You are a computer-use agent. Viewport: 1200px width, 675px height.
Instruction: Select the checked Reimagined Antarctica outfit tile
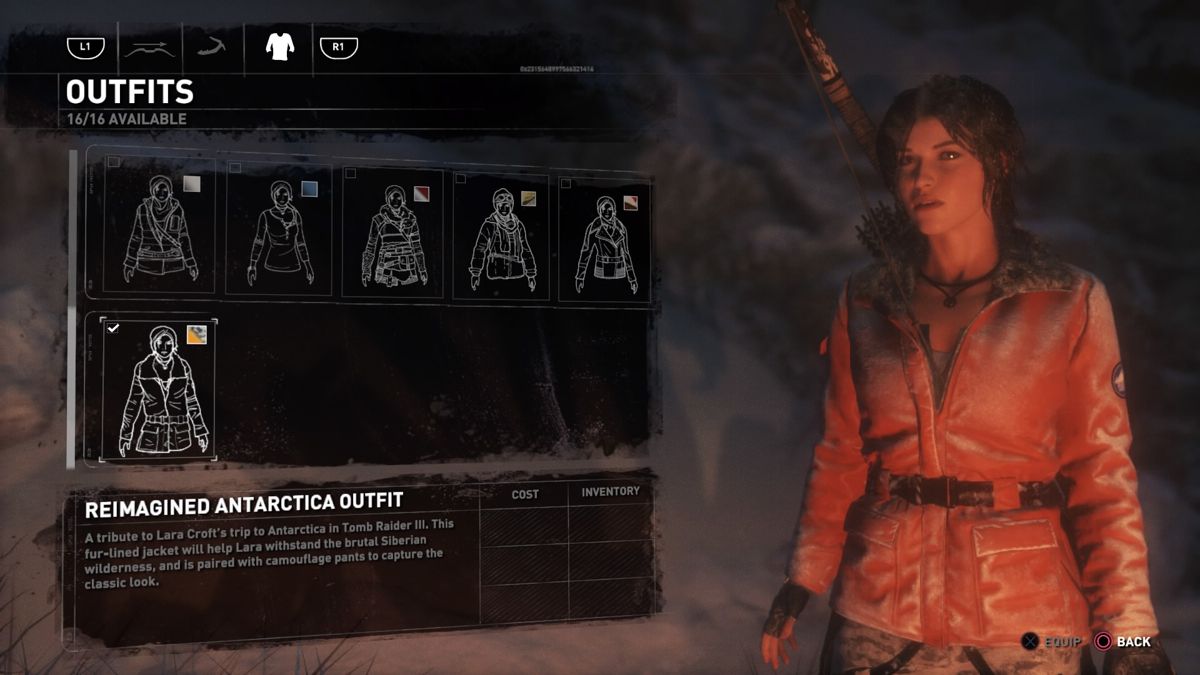pos(160,390)
